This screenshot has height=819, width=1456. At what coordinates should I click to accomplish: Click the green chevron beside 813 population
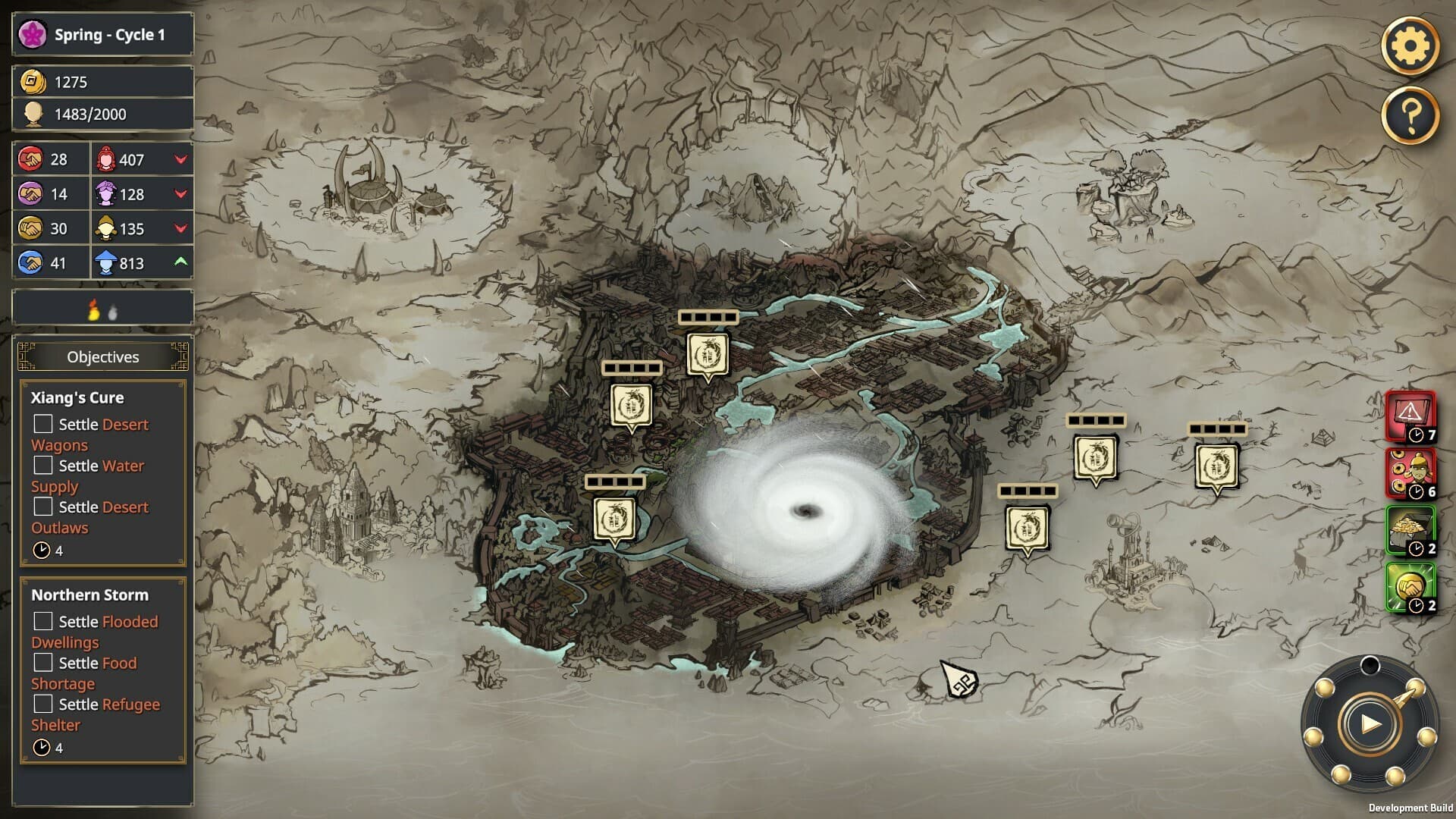point(180,263)
